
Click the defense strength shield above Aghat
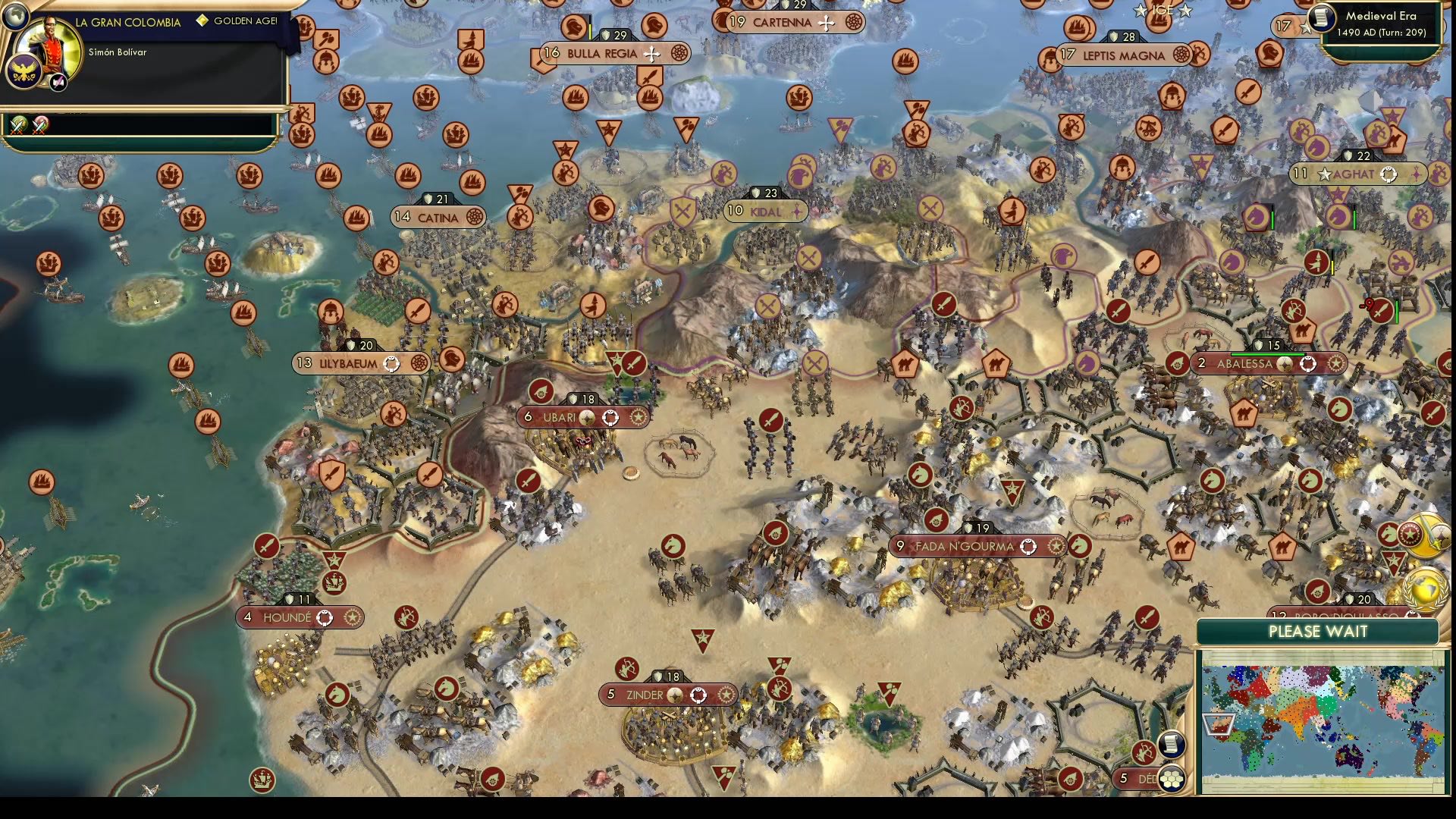1348,156
